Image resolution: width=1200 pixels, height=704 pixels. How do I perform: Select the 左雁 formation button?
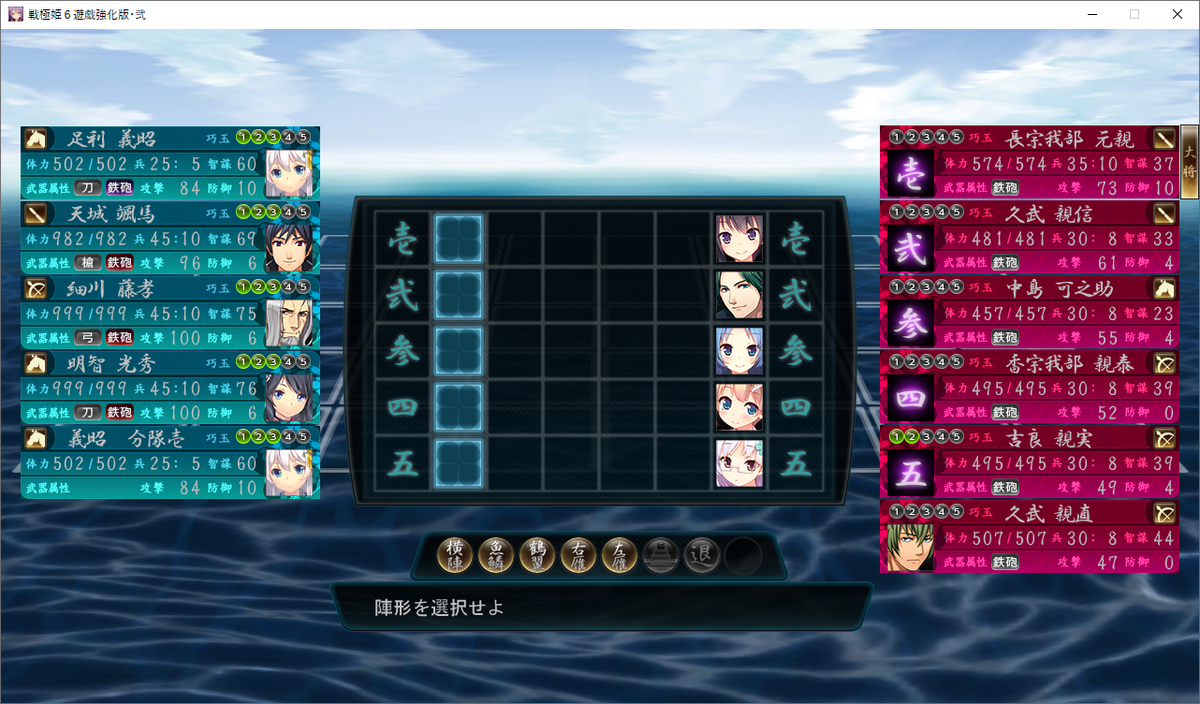point(620,555)
